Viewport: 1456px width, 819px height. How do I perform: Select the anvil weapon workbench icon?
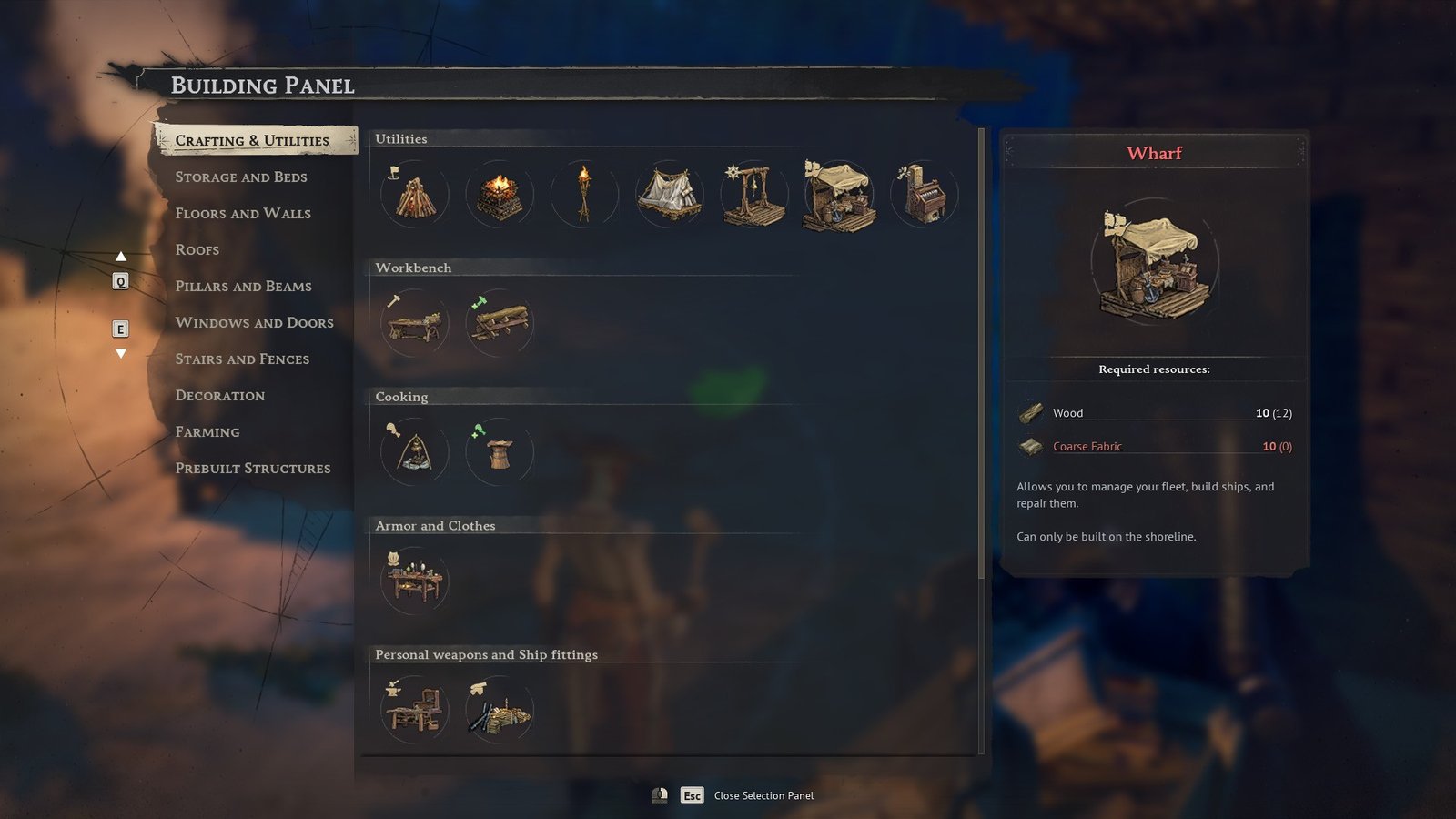pyautogui.click(x=414, y=710)
